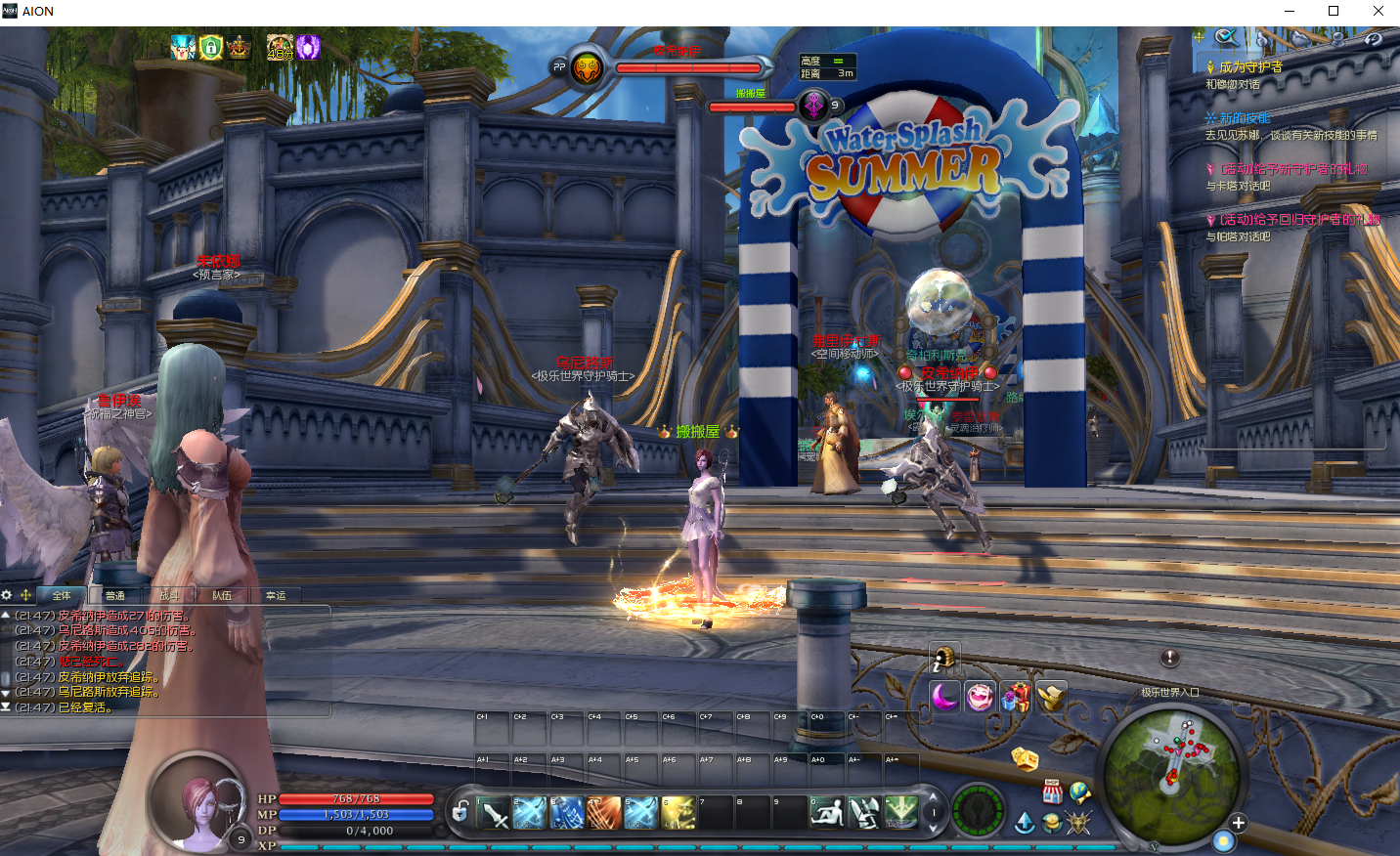Open the magnifier checkmark quest tracker icon
This screenshot has height=856, width=1400.
1226,37
